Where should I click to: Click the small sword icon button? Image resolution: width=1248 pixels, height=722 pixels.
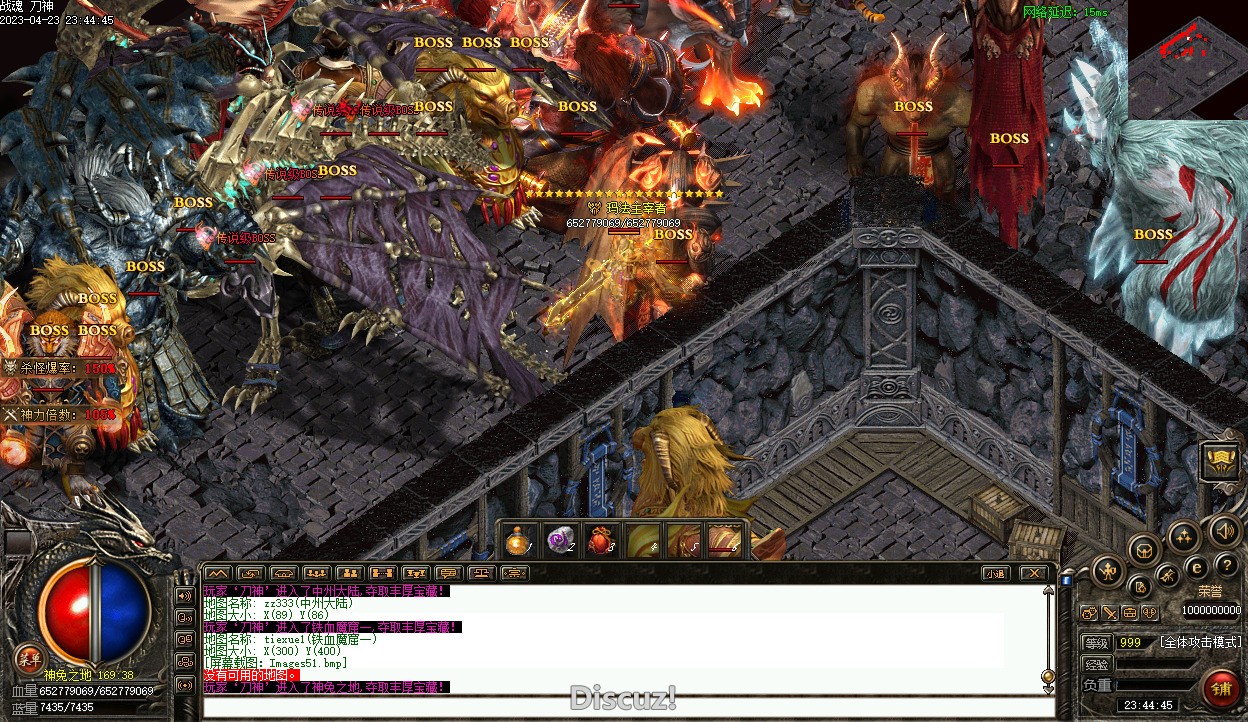pyautogui.click(x=1109, y=613)
